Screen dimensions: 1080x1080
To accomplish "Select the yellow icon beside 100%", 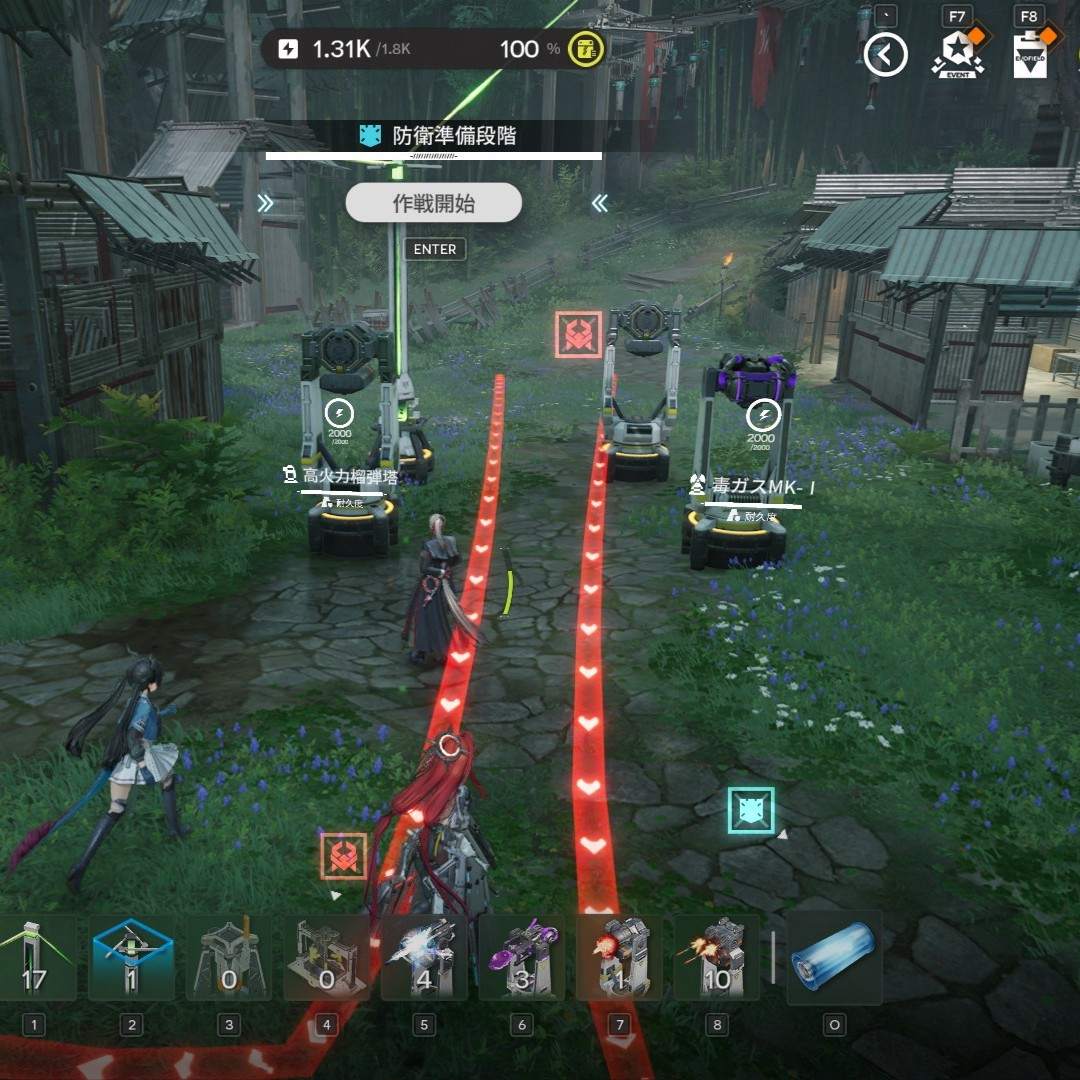I will coord(585,49).
